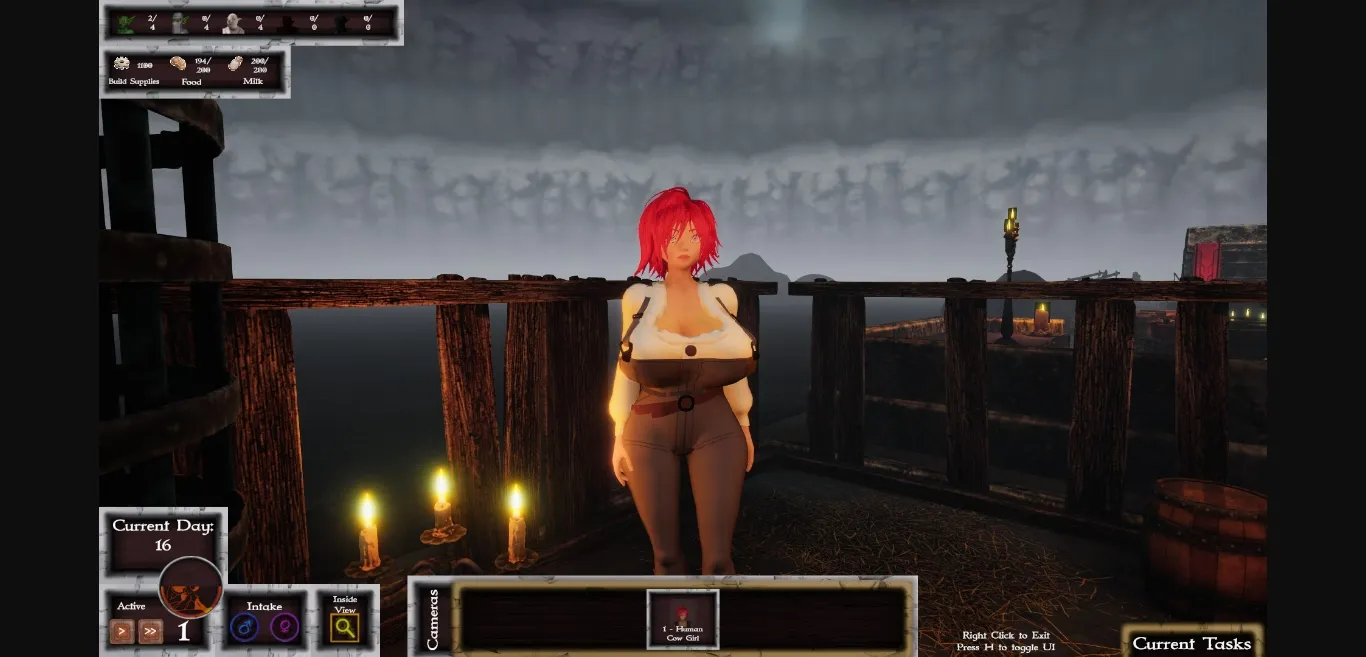Activate the double-arrow fast forward button
Screen dimensions: 1366x657
150,631
